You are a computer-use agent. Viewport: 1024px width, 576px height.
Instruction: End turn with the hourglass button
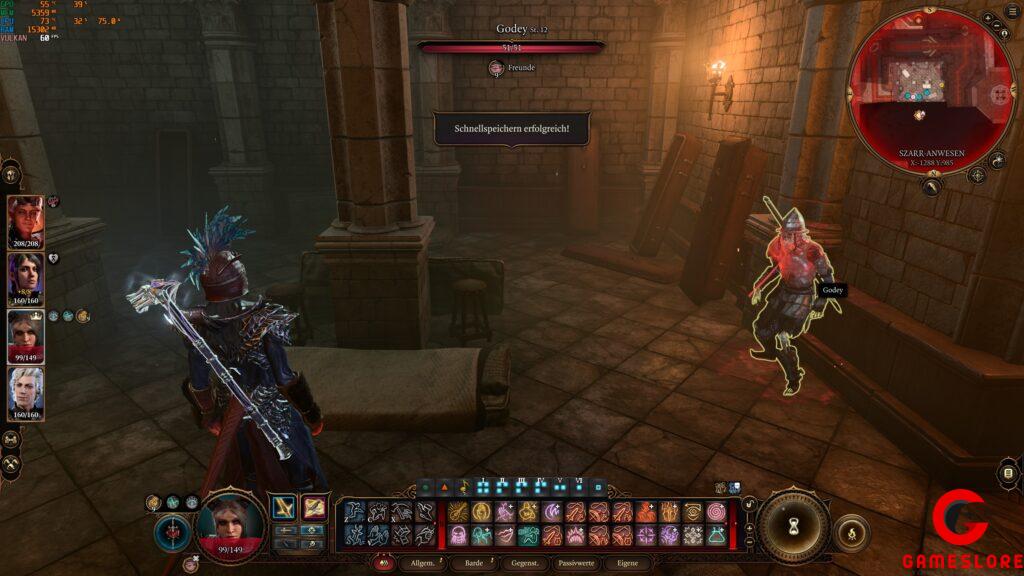tap(793, 525)
